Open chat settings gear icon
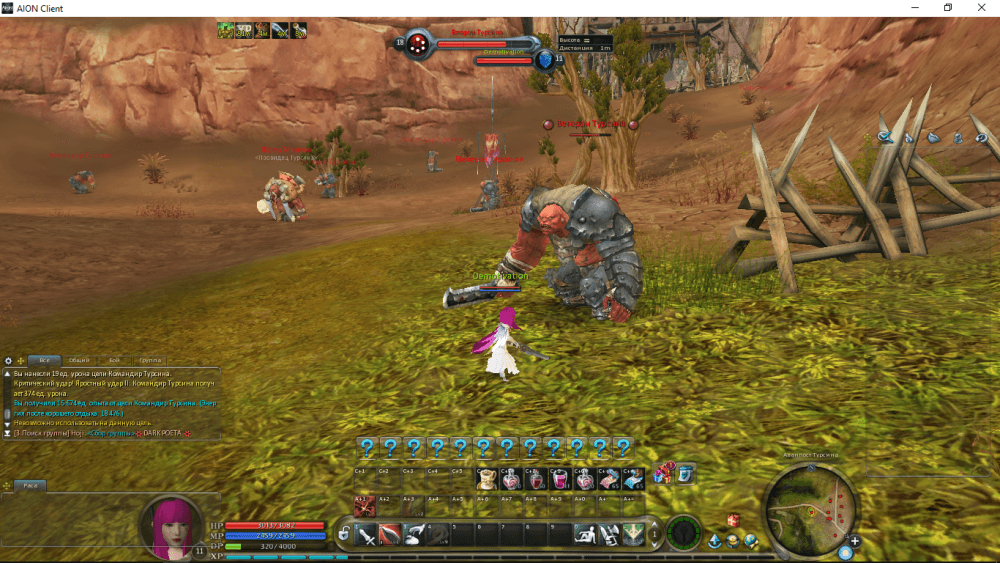1000x563 pixels. 8,360
